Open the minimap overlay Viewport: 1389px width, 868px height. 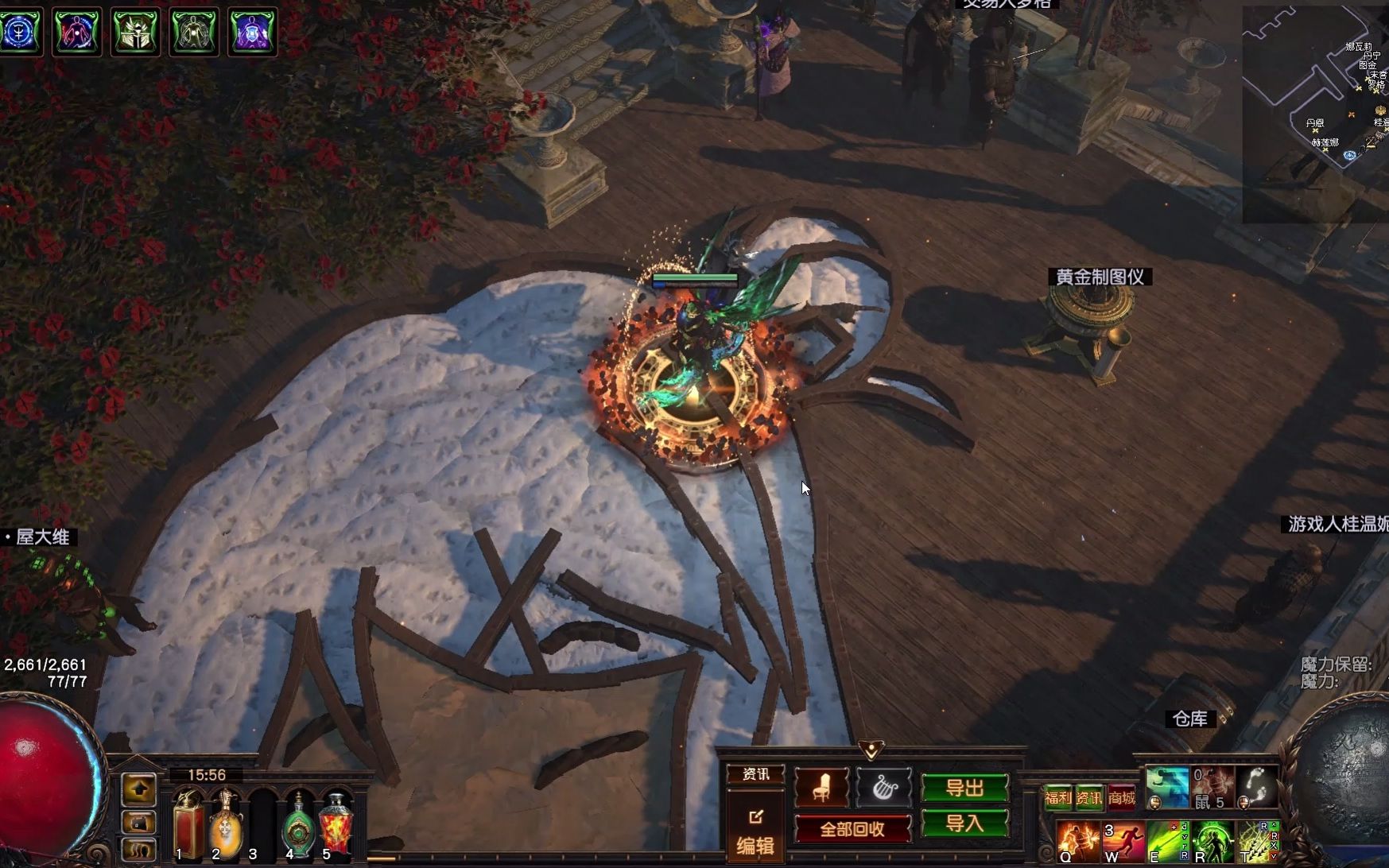click(x=1315, y=111)
